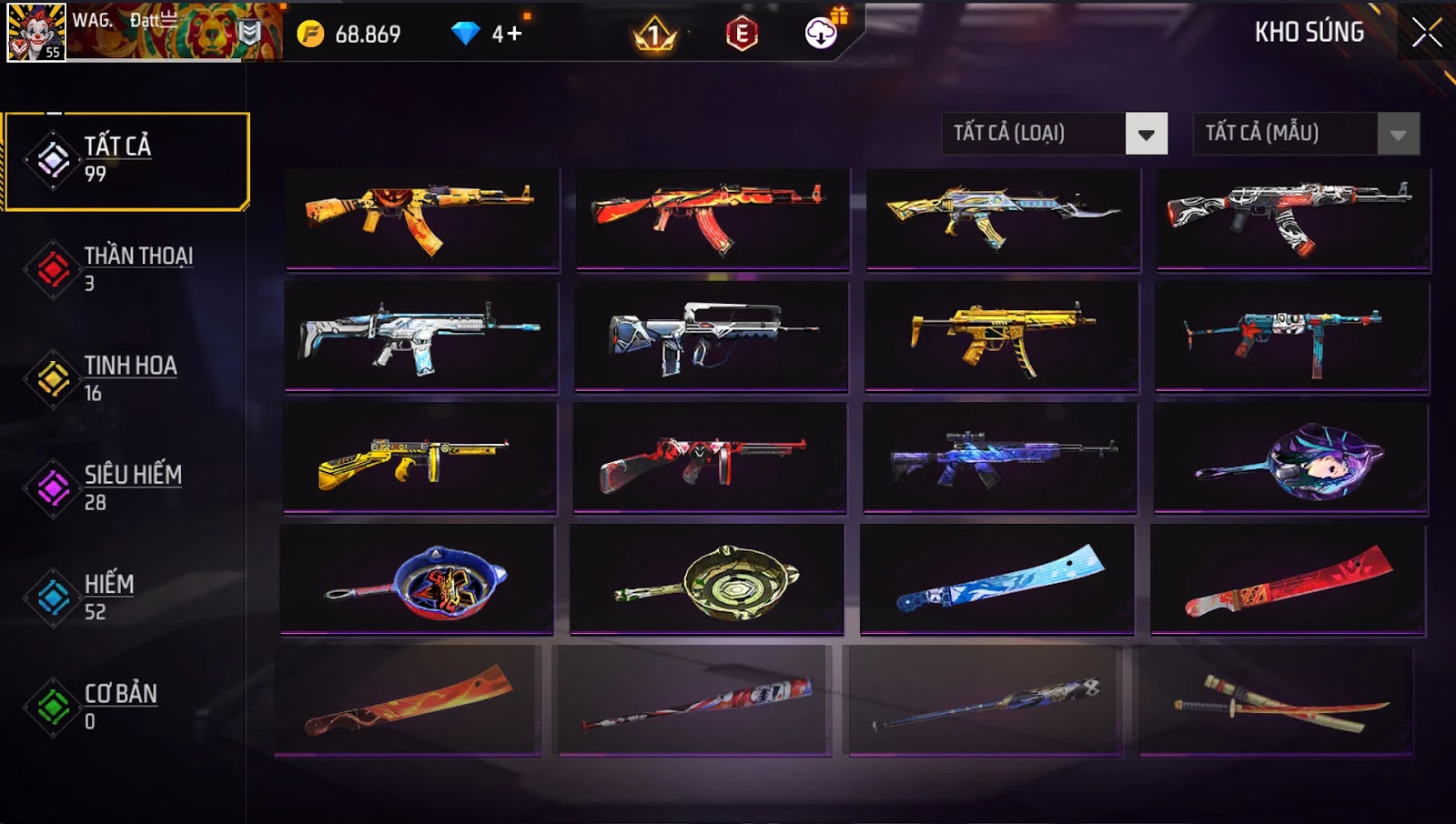Viewport: 1456px width, 824px height.
Task: Click the player avatar with level 55
Action: point(36,33)
